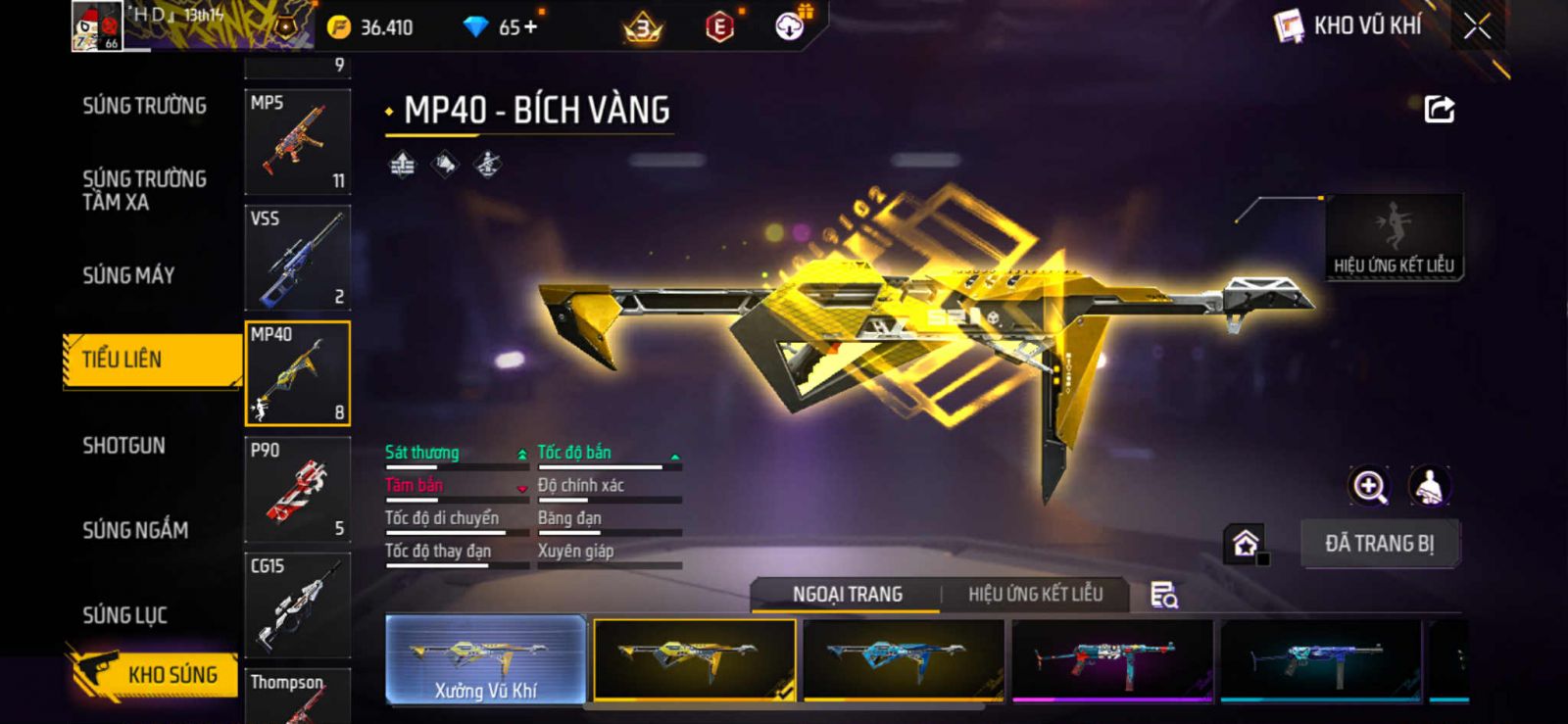1568x724 pixels.
Task: Open the Súng Máy category
Action: point(128,275)
